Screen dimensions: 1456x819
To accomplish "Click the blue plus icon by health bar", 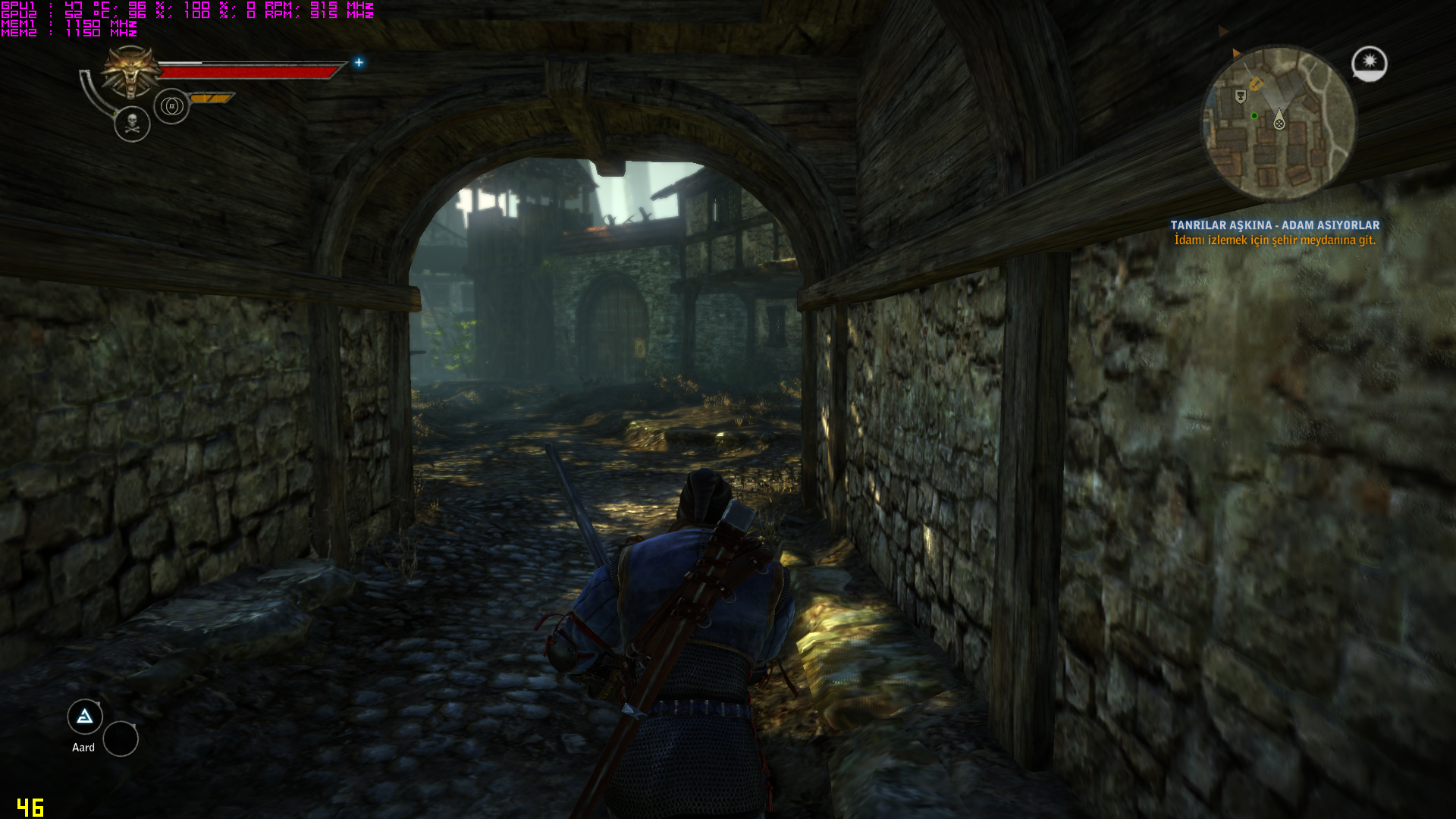I will click(359, 63).
